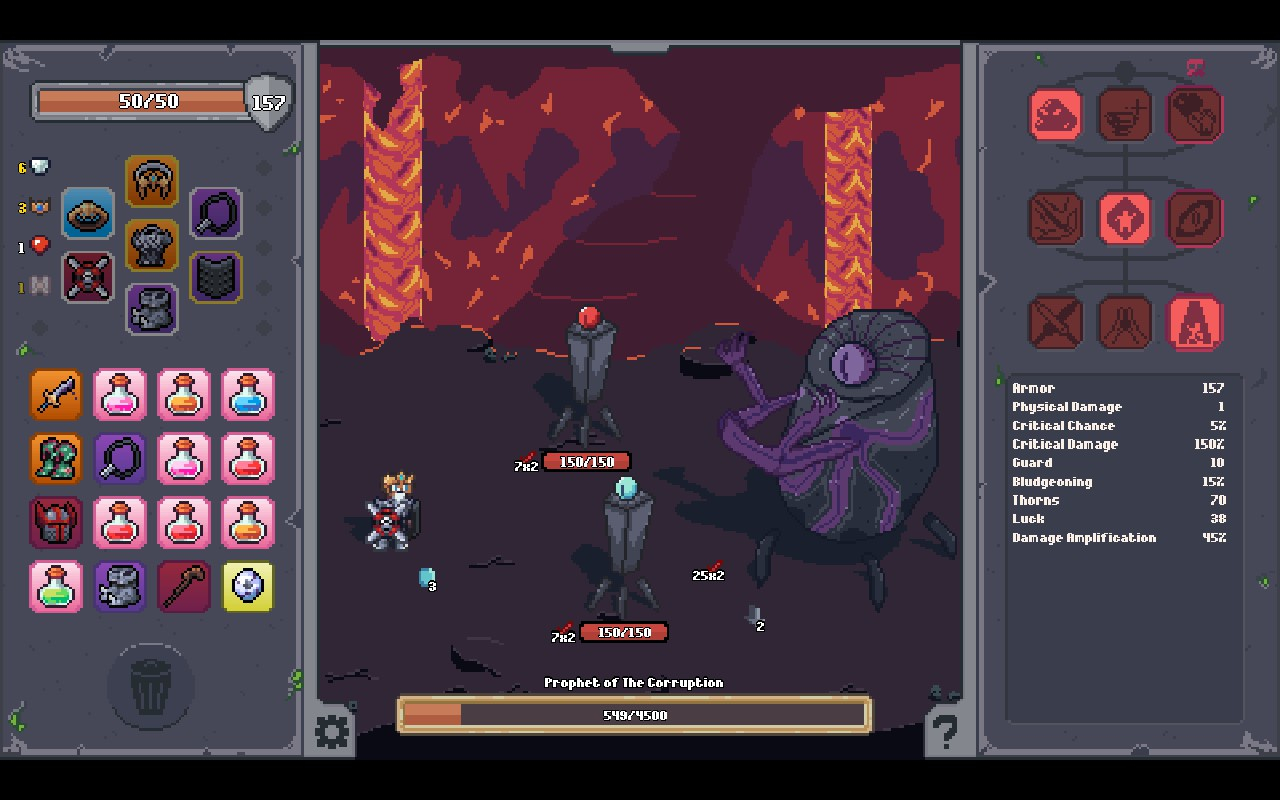Select the equipped hat in the blue slot
Viewport: 1280px width, 800px height.
tap(88, 213)
